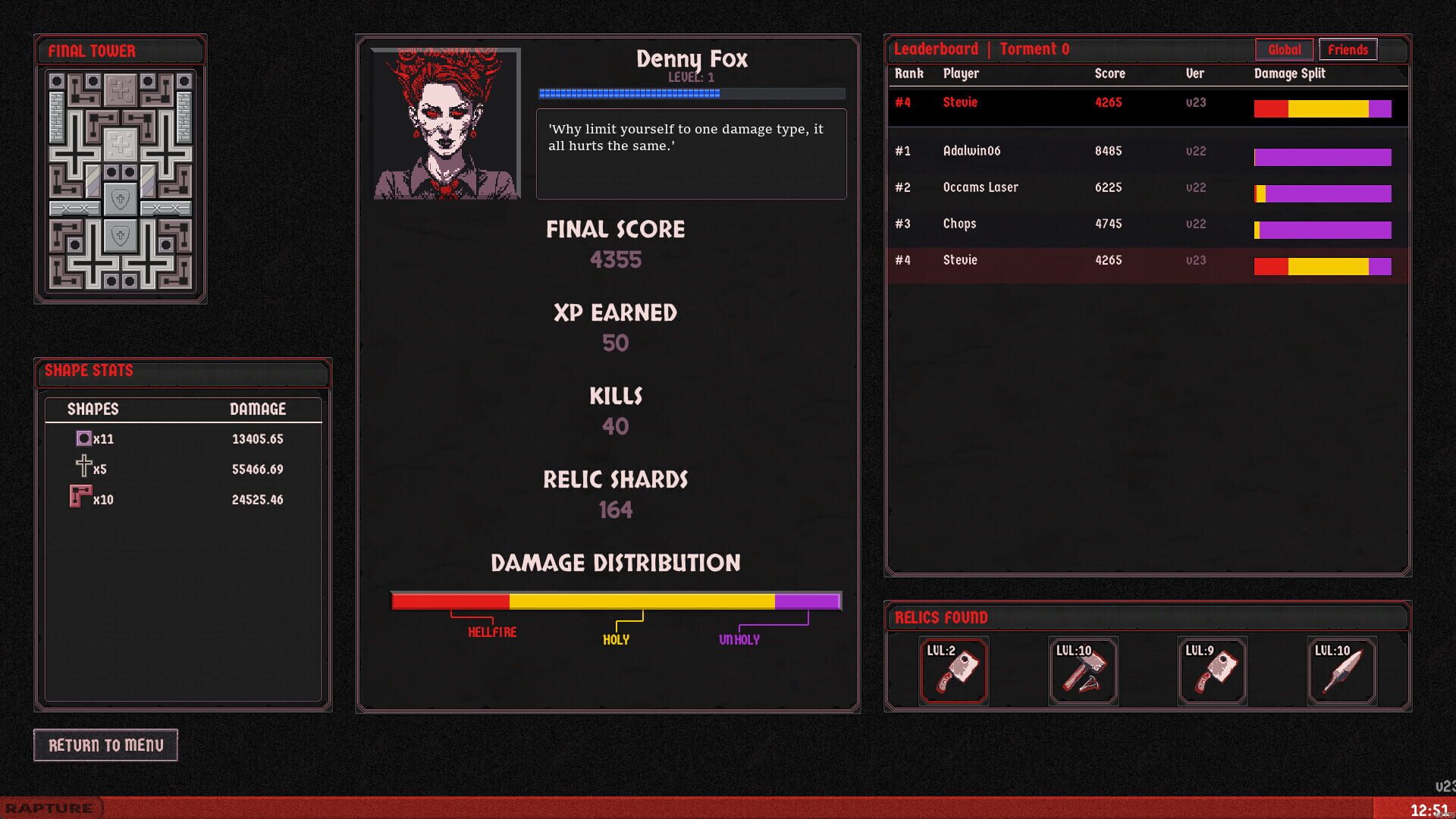
Task: Expand the Shape Stats panel header
Action: click(x=182, y=372)
